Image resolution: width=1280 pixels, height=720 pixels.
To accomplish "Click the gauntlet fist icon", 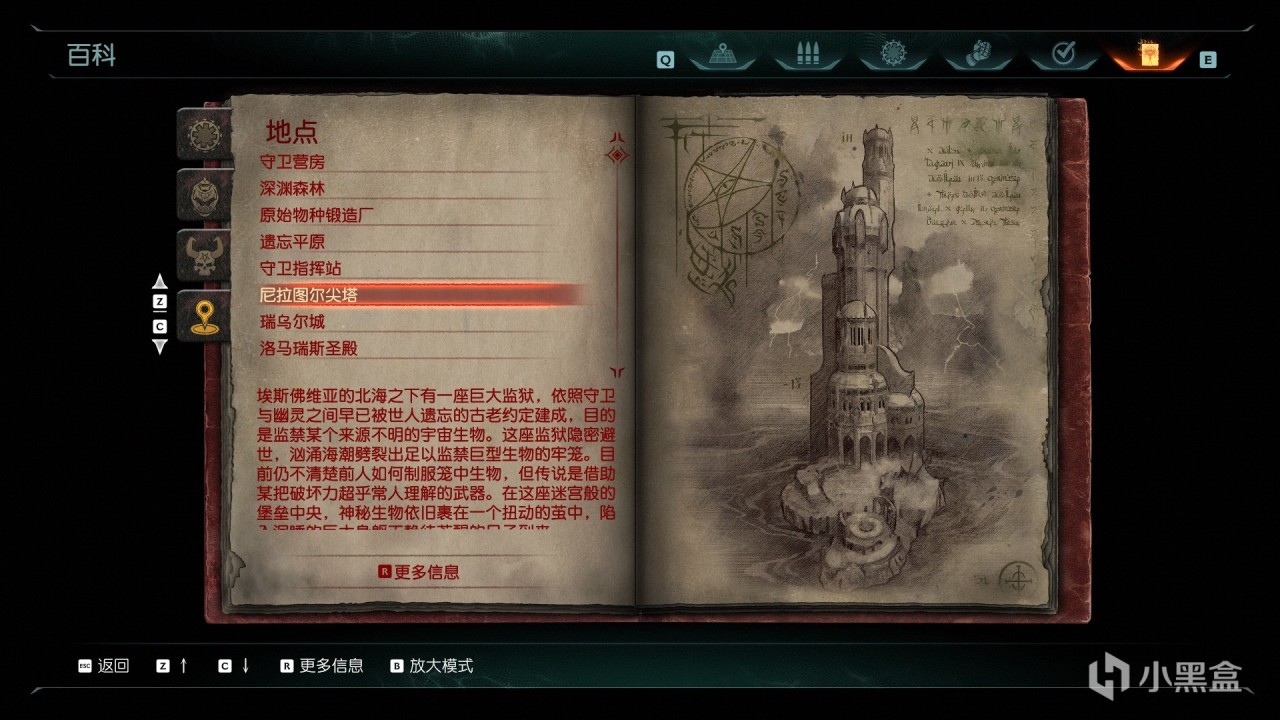I will 978,55.
